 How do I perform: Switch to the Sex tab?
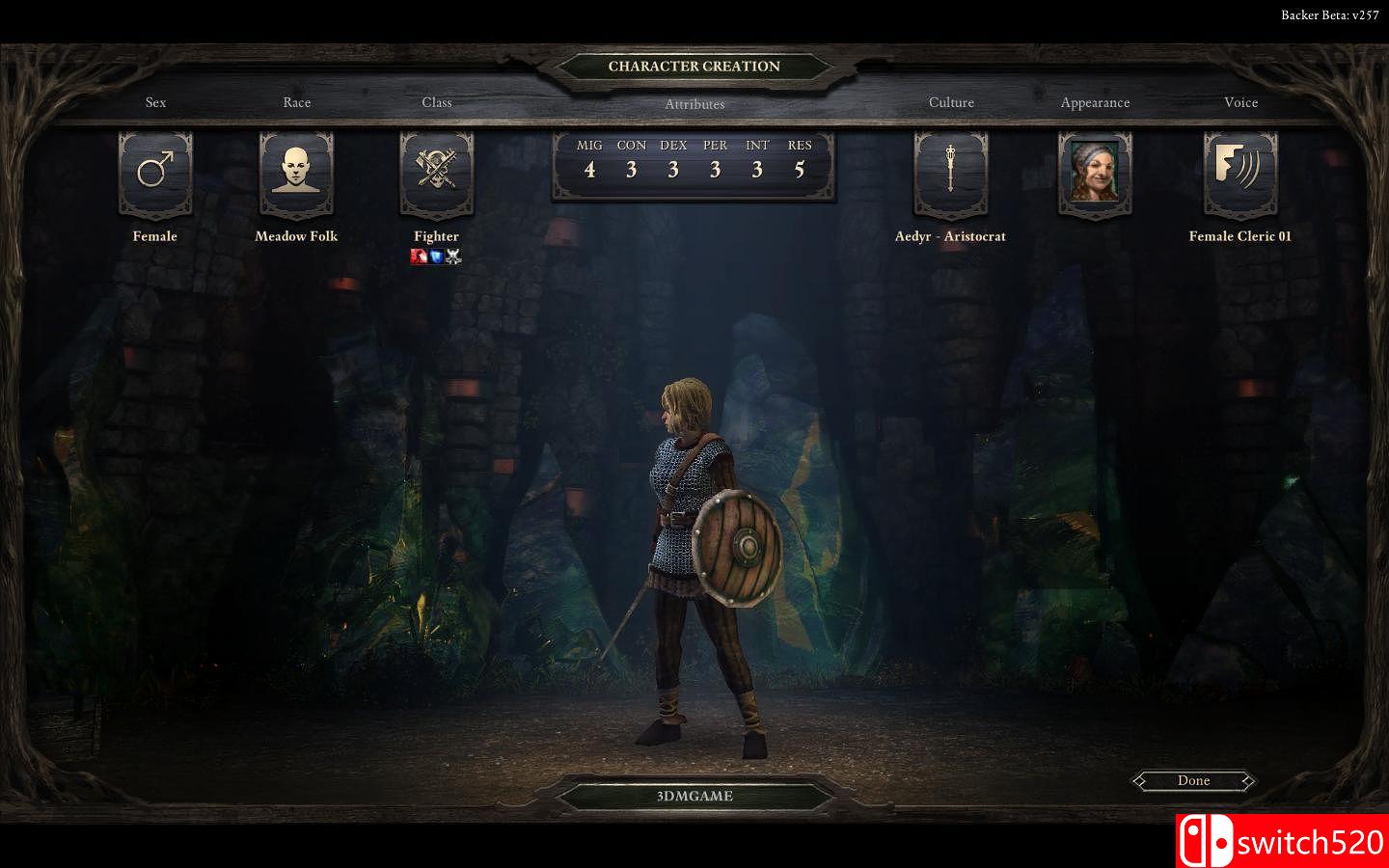155,102
